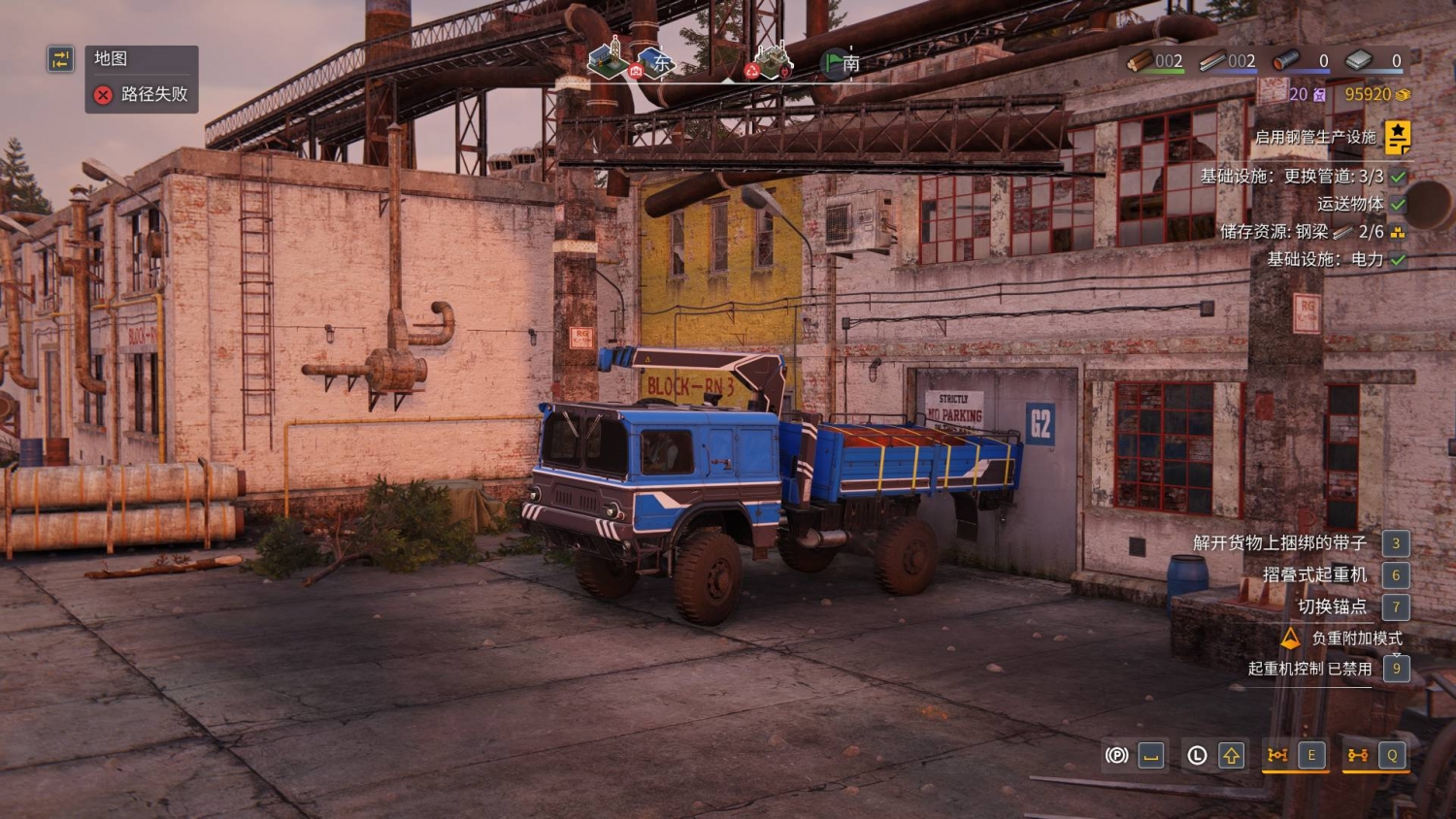
Task: Click the 负重附加模式 weight icon
Action: coord(1290,639)
